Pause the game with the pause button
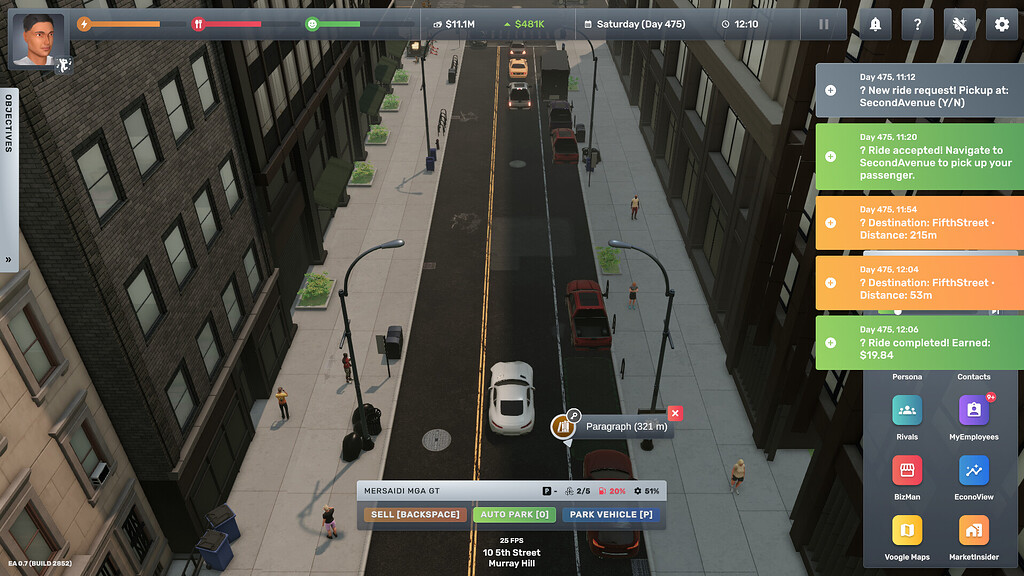1024x576 pixels. pos(824,24)
